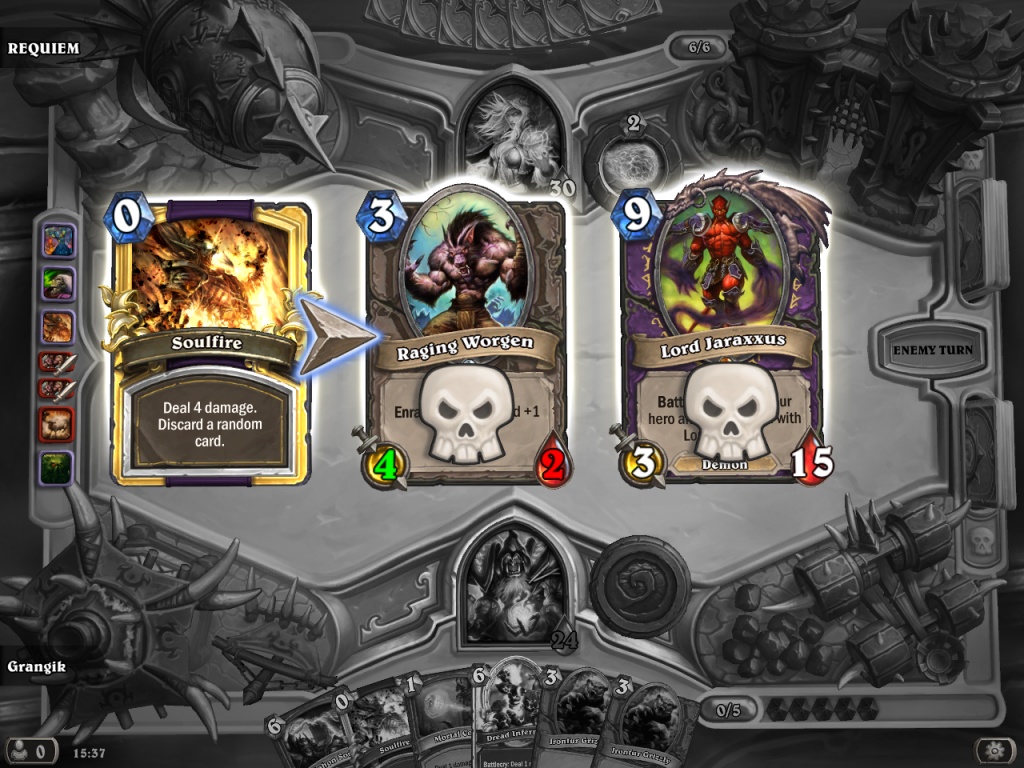Select the Soulfire card in hand
1024x768 pixels.
pos(370,720)
